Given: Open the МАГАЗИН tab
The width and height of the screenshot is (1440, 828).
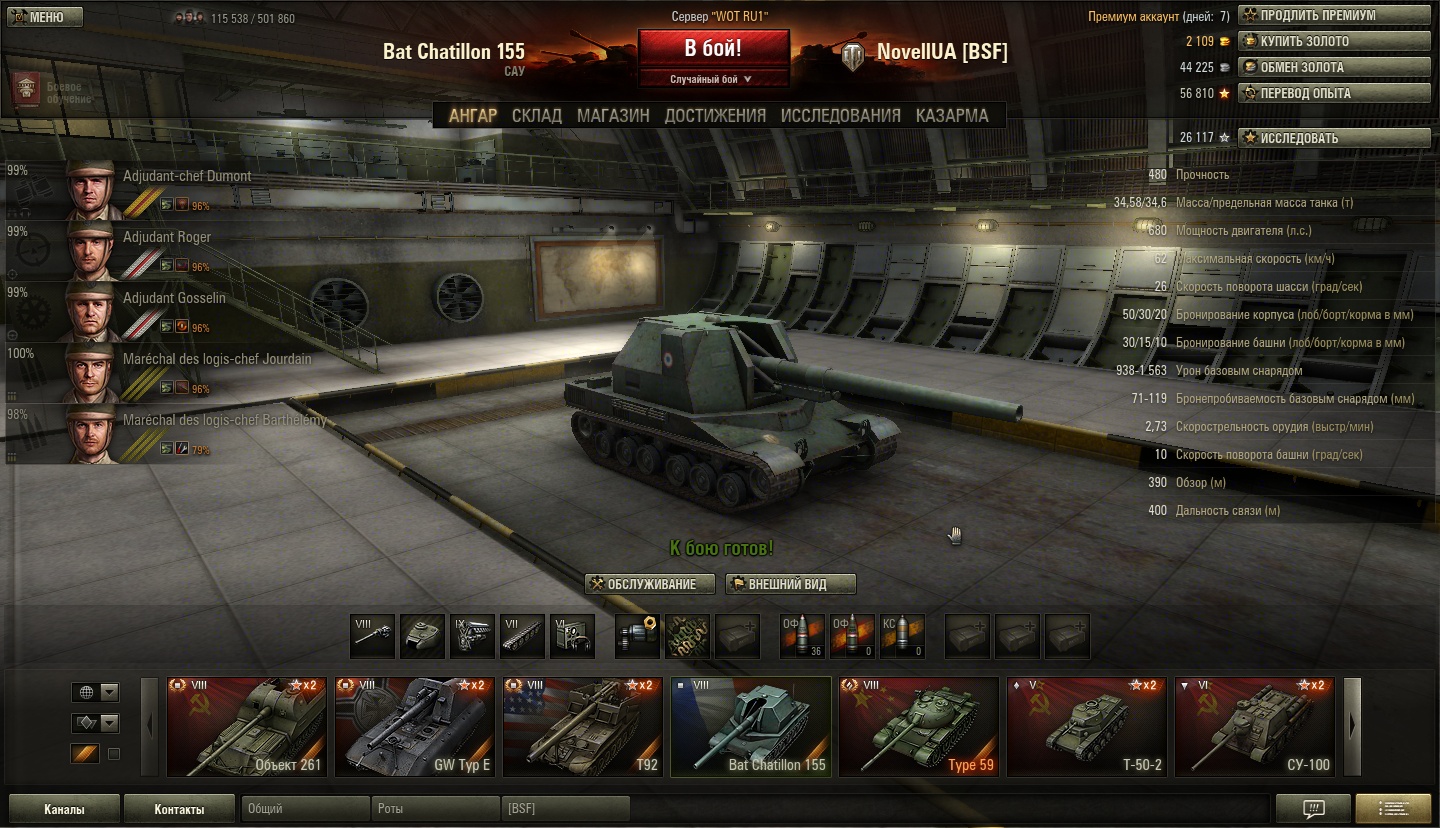Looking at the screenshot, I should point(613,116).
